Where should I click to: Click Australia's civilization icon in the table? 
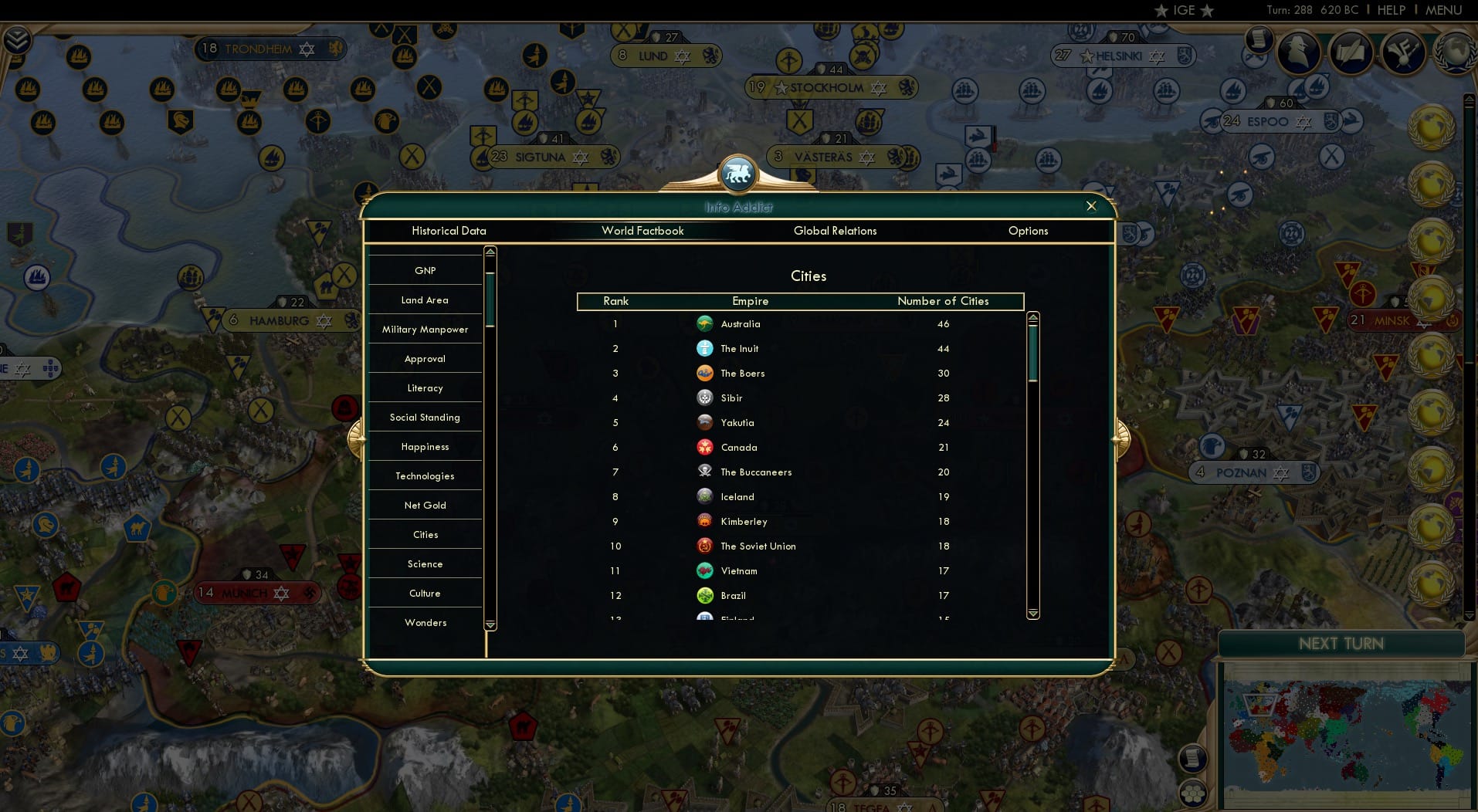(705, 324)
